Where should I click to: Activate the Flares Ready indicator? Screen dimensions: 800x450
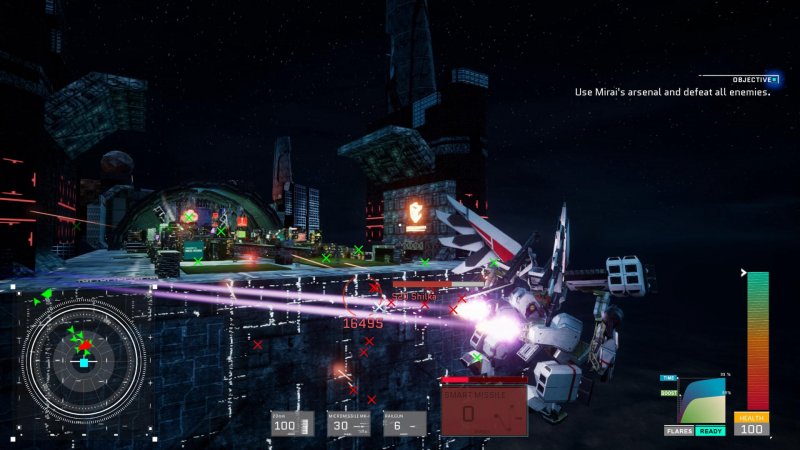coord(694,431)
